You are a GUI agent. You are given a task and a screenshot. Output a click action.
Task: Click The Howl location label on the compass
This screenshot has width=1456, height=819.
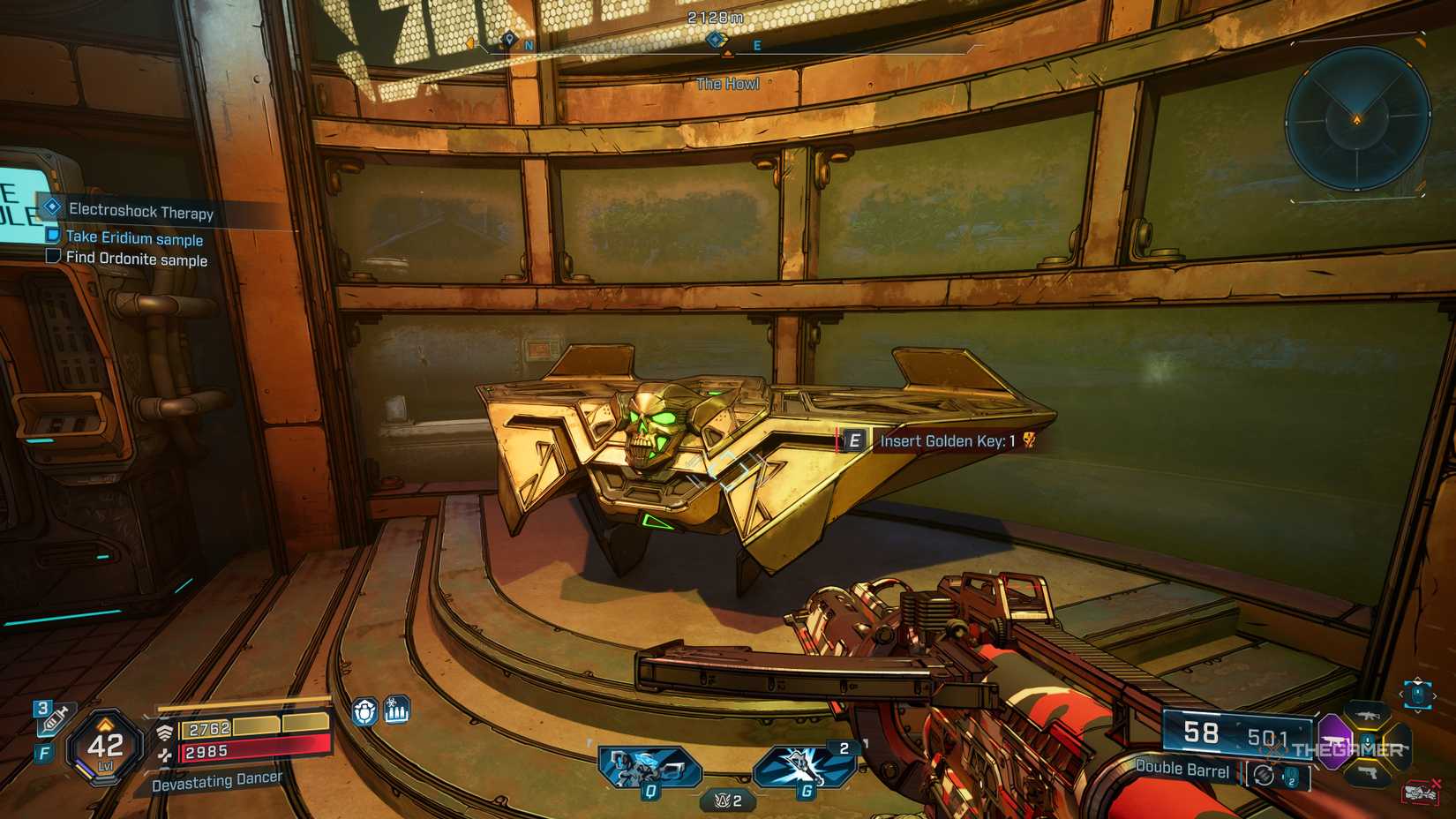728,84
